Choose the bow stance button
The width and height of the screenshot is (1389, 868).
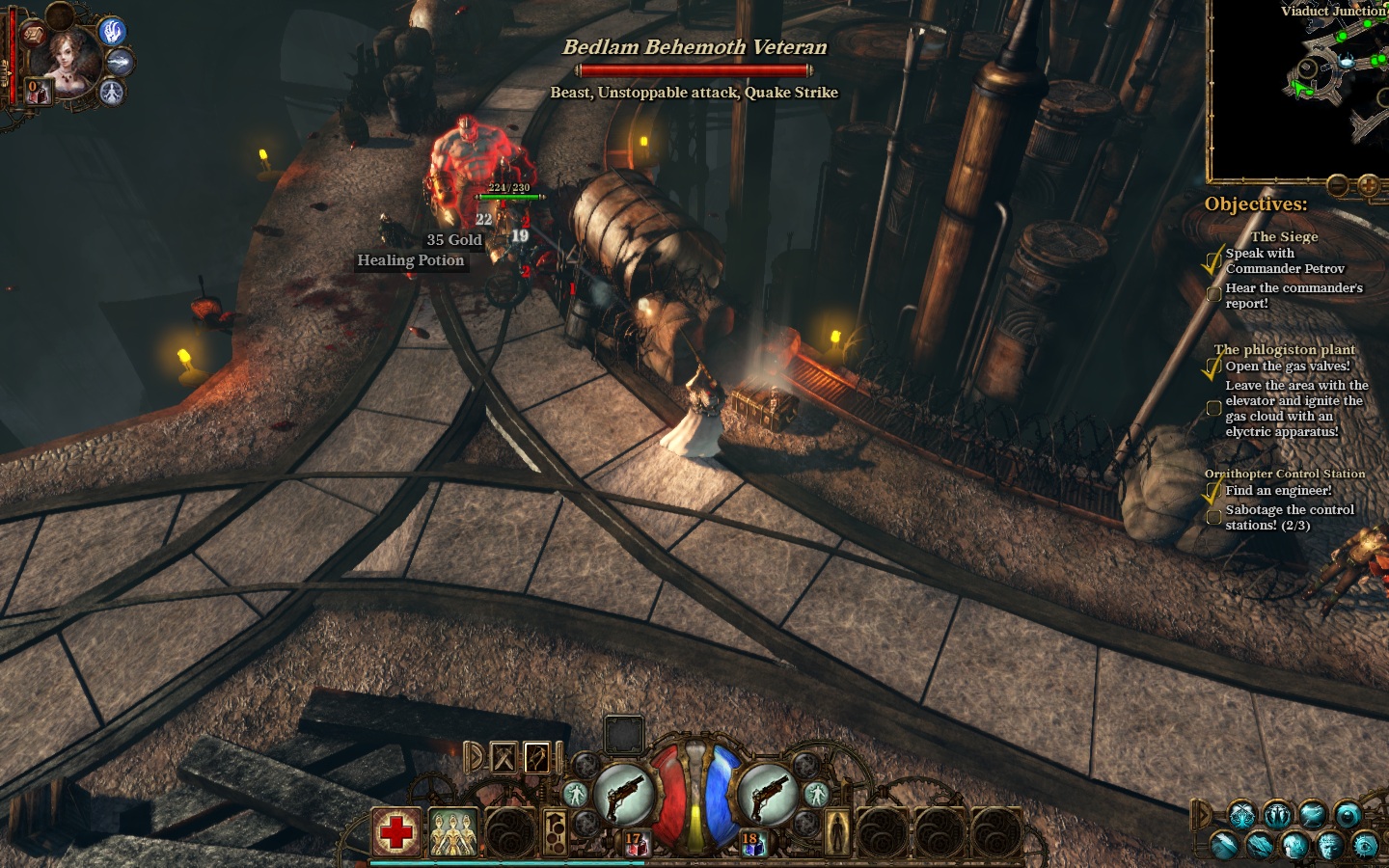tap(536, 758)
